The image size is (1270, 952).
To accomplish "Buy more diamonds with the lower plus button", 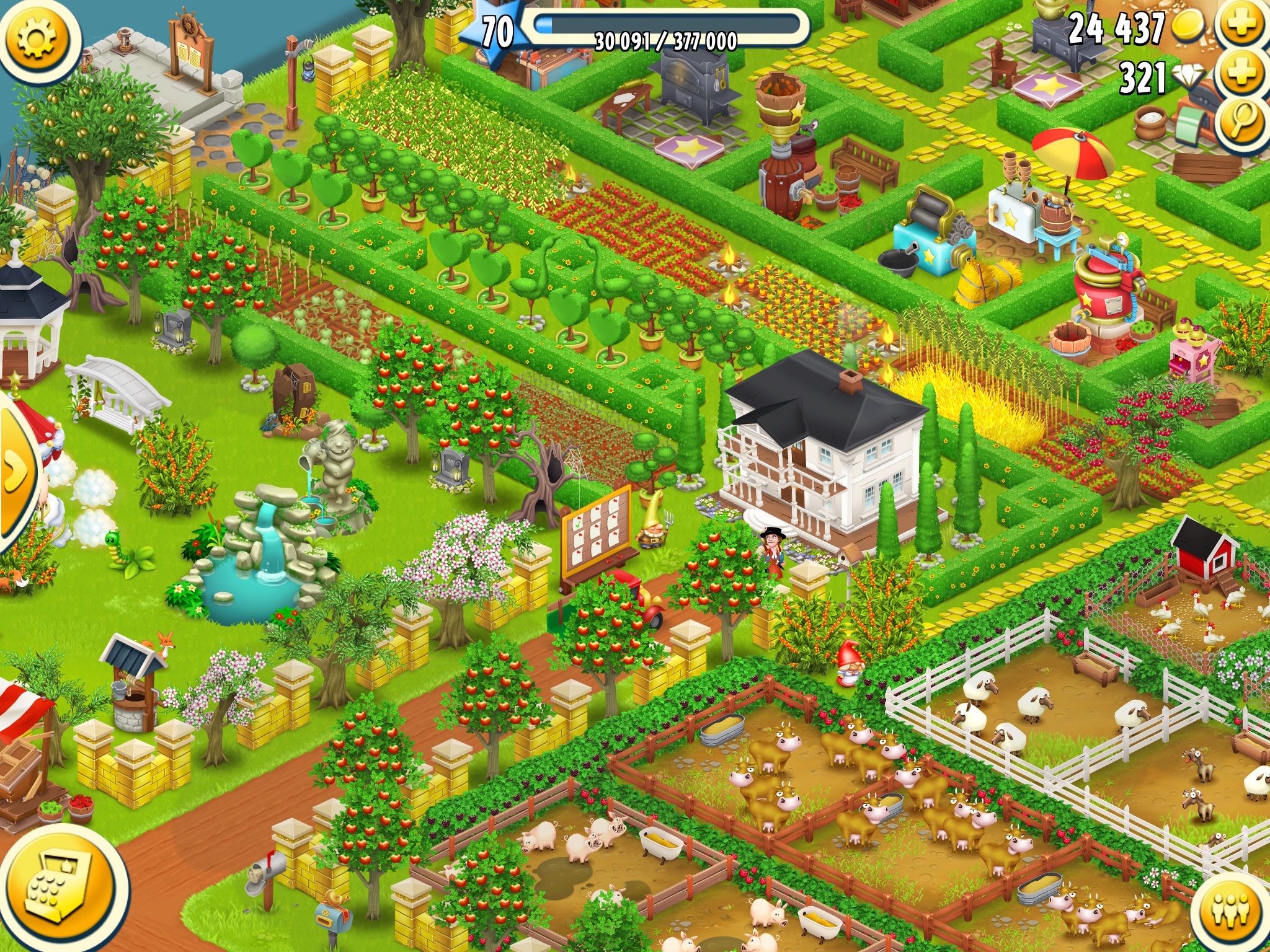I will [x=1240, y=71].
